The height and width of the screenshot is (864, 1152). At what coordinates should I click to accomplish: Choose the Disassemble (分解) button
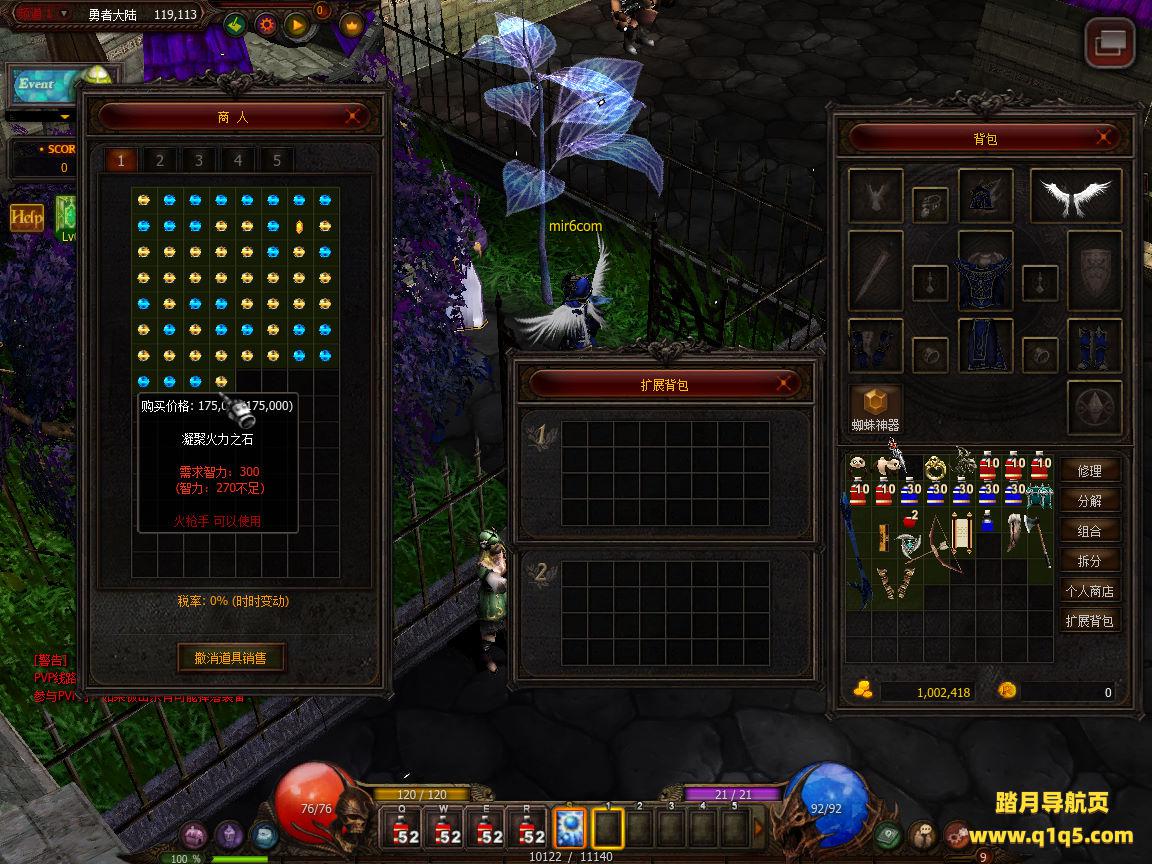pos(1089,501)
